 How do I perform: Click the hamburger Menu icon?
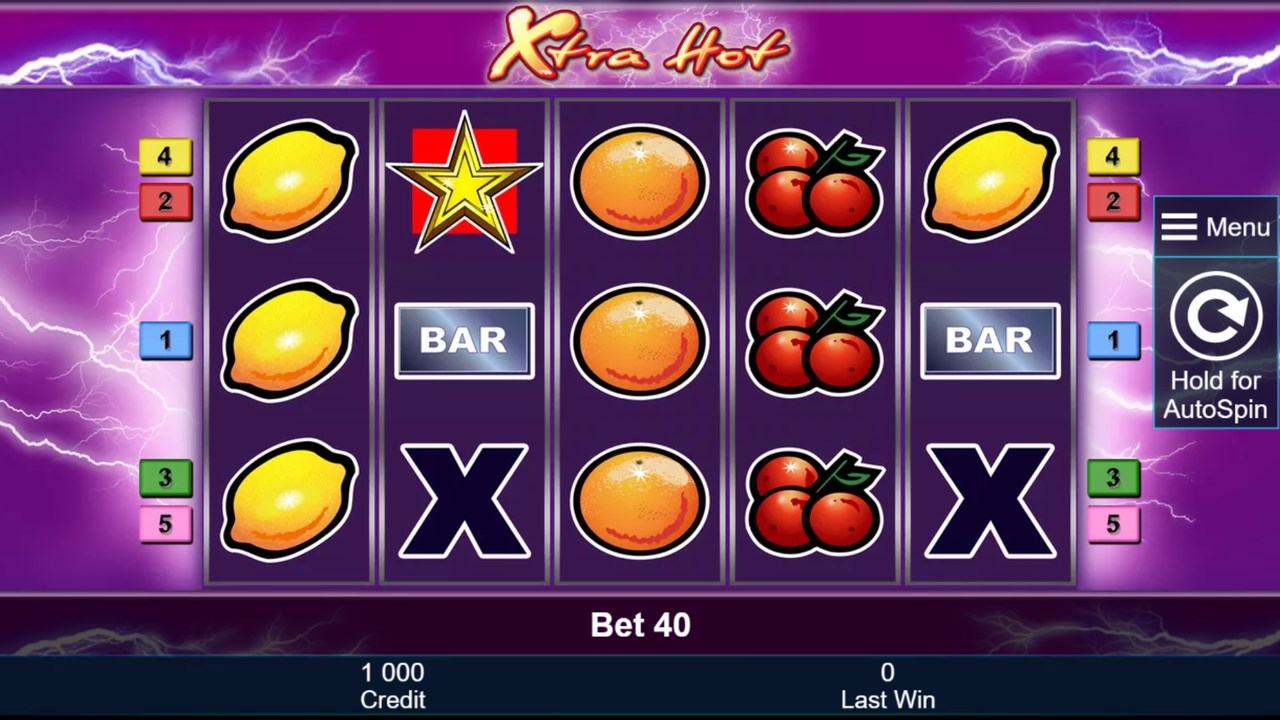point(1178,226)
